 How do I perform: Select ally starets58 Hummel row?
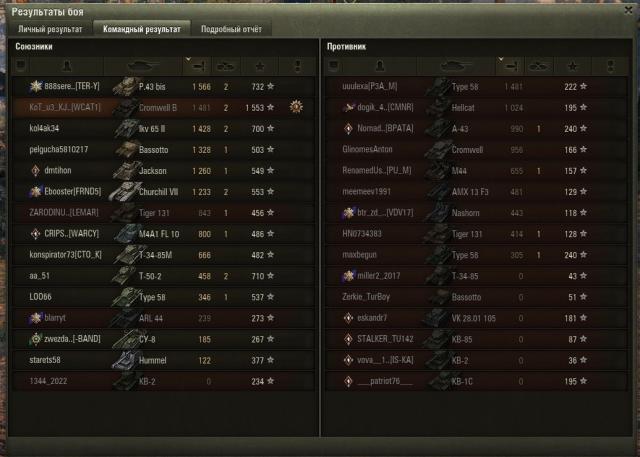(160, 360)
